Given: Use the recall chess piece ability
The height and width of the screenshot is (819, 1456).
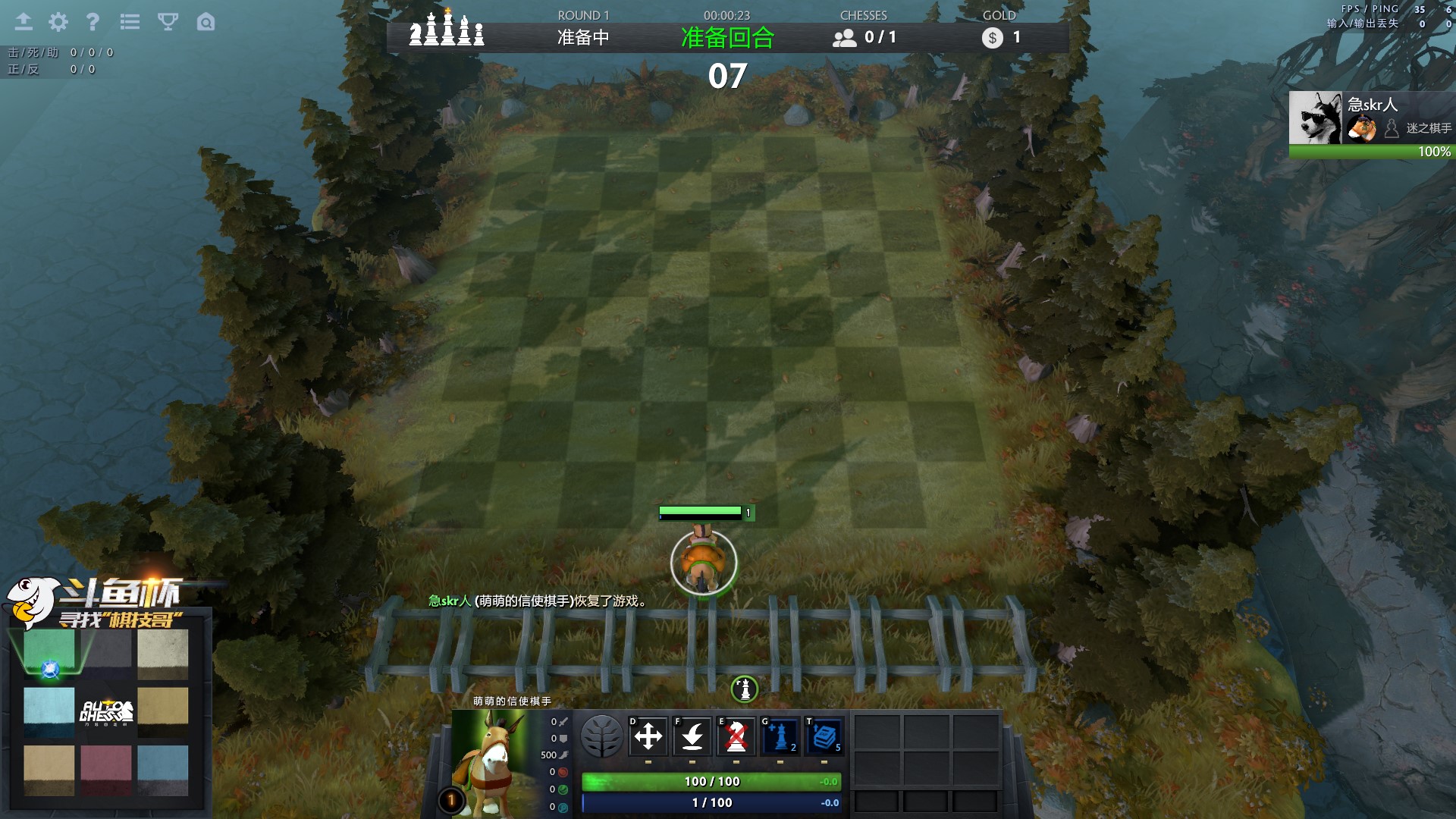Looking at the screenshot, I should (x=692, y=736).
